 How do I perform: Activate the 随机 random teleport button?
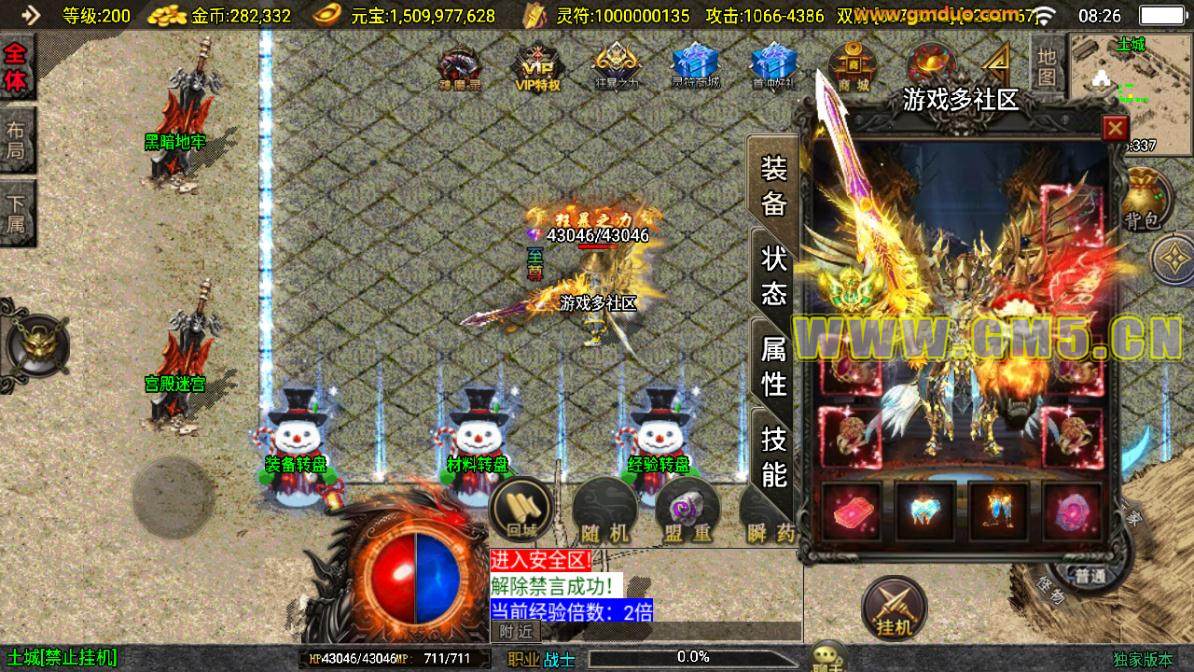tap(606, 510)
